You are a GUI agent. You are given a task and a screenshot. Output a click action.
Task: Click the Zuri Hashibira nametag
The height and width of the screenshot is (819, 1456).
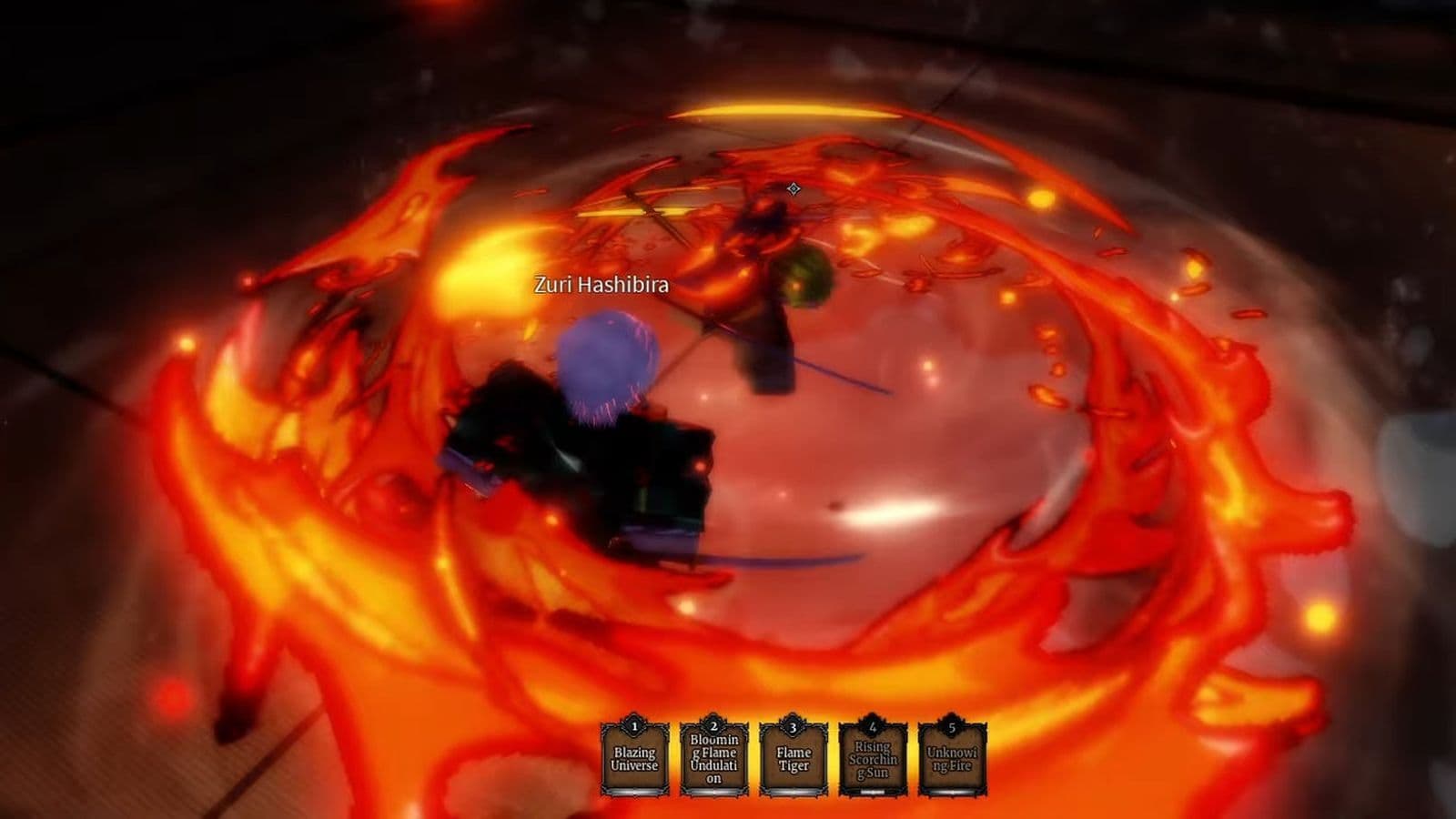point(600,286)
